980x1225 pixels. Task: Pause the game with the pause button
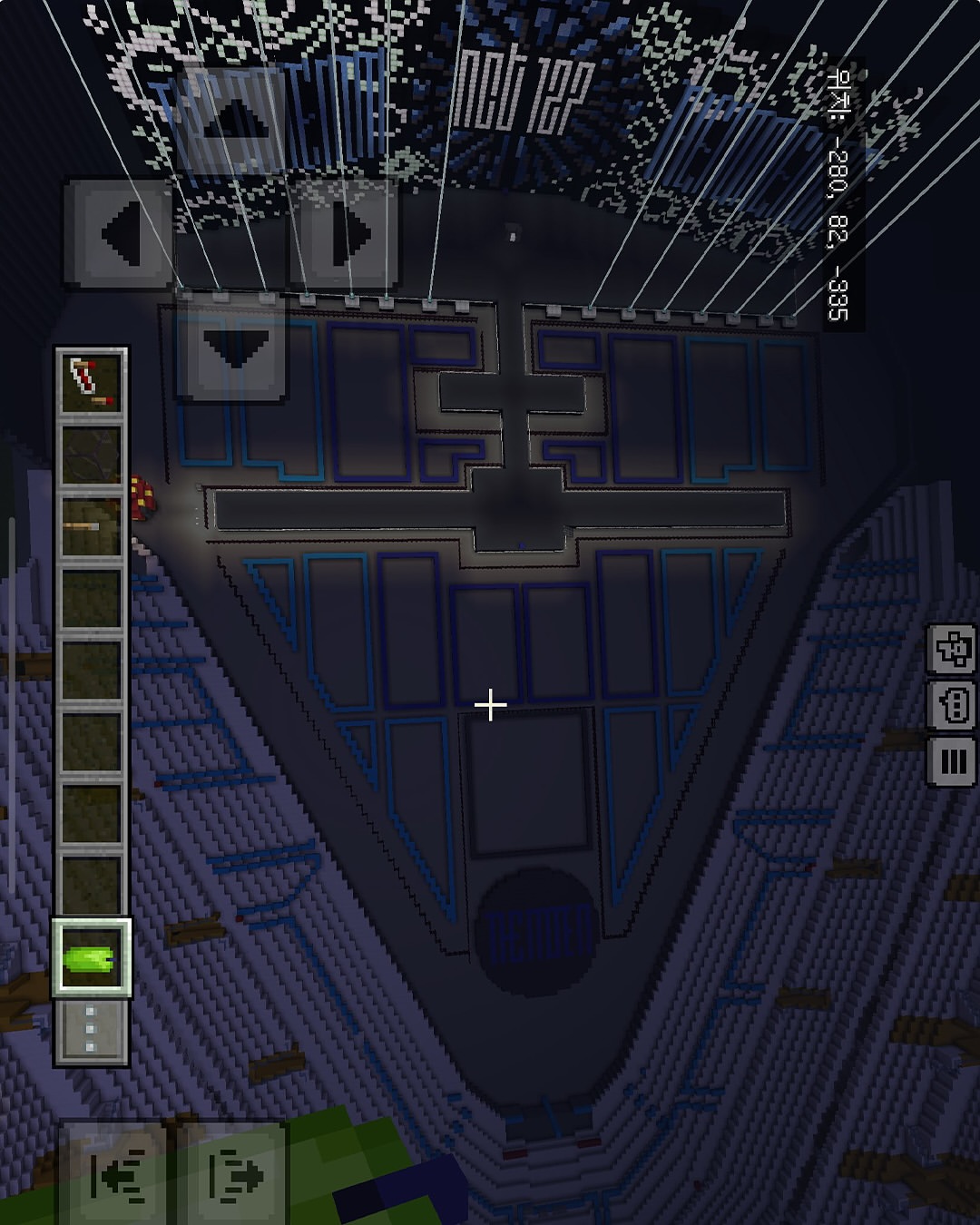point(952,760)
